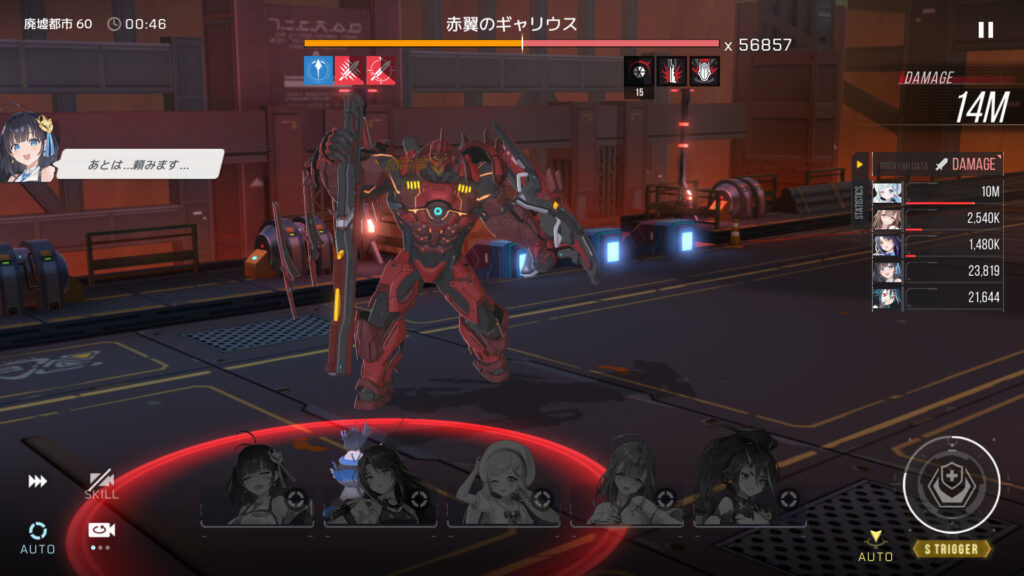
Task: Collapse the Statistics panel with yellow arrow
Action: (x=858, y=164)
